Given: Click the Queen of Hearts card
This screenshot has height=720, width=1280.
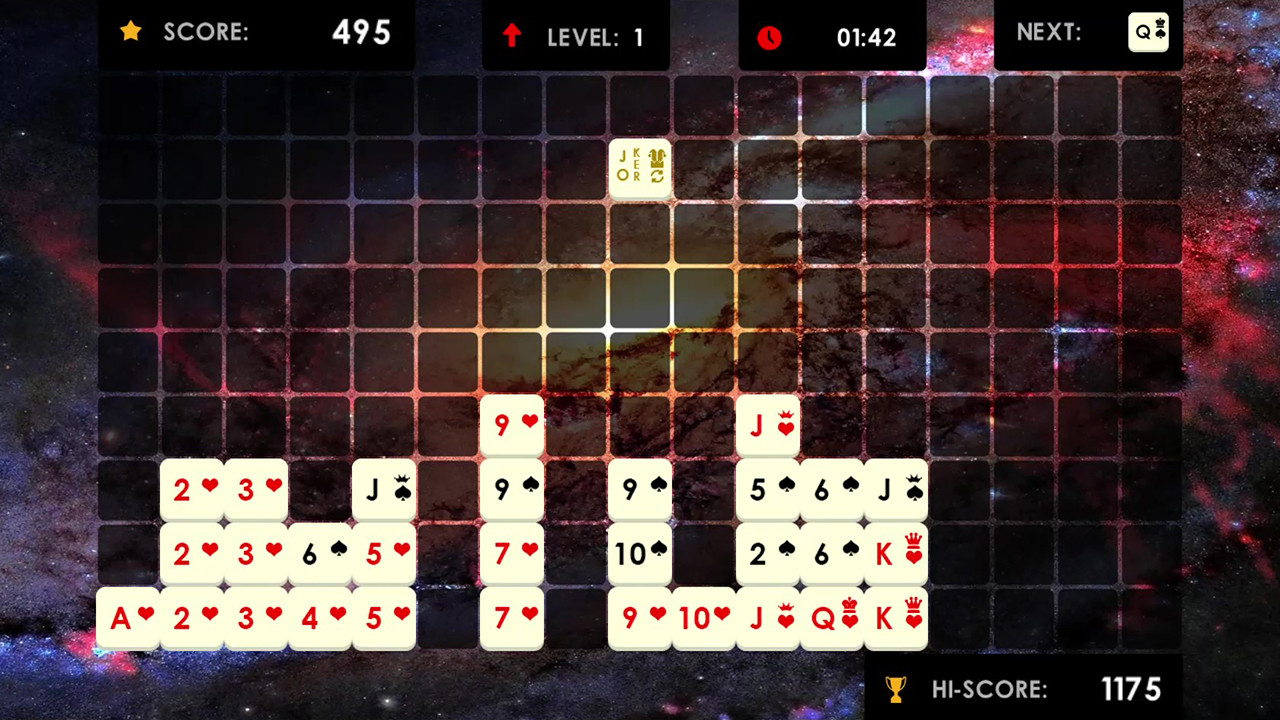Looking at the screenshot, I should click(833, 618).
